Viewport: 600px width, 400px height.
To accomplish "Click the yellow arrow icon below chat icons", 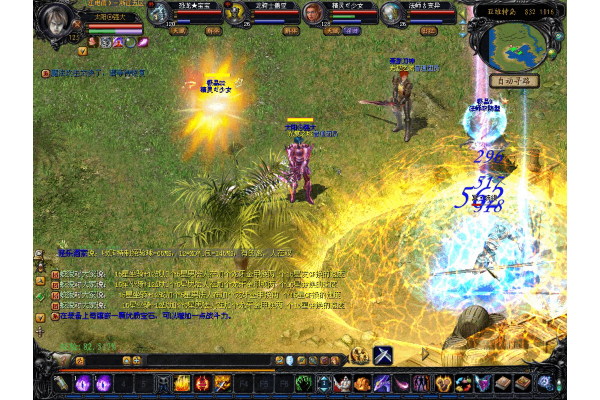I will [38, 315].
